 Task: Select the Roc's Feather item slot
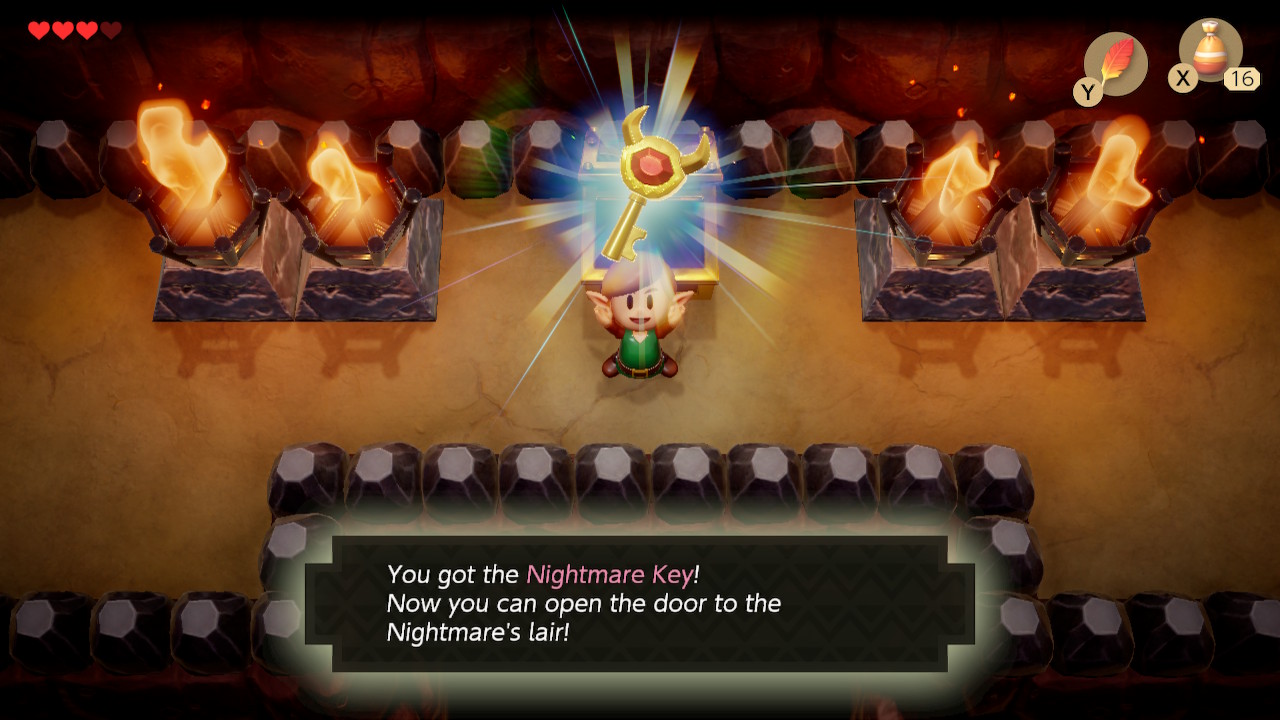[x=1115, y=64]
